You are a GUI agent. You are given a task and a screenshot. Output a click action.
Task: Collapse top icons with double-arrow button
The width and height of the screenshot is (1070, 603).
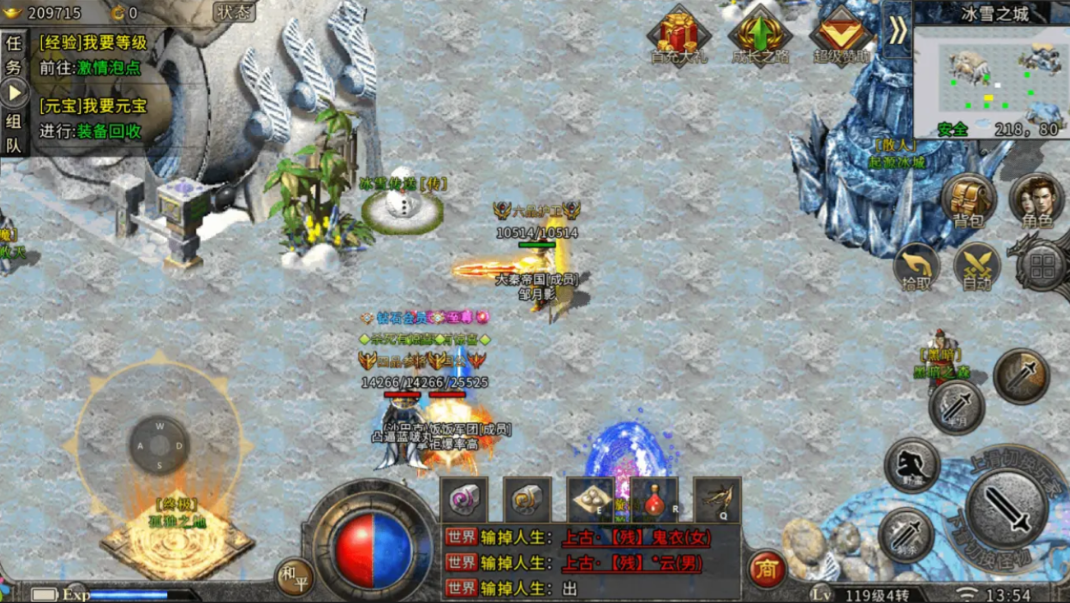pos(897,31)
